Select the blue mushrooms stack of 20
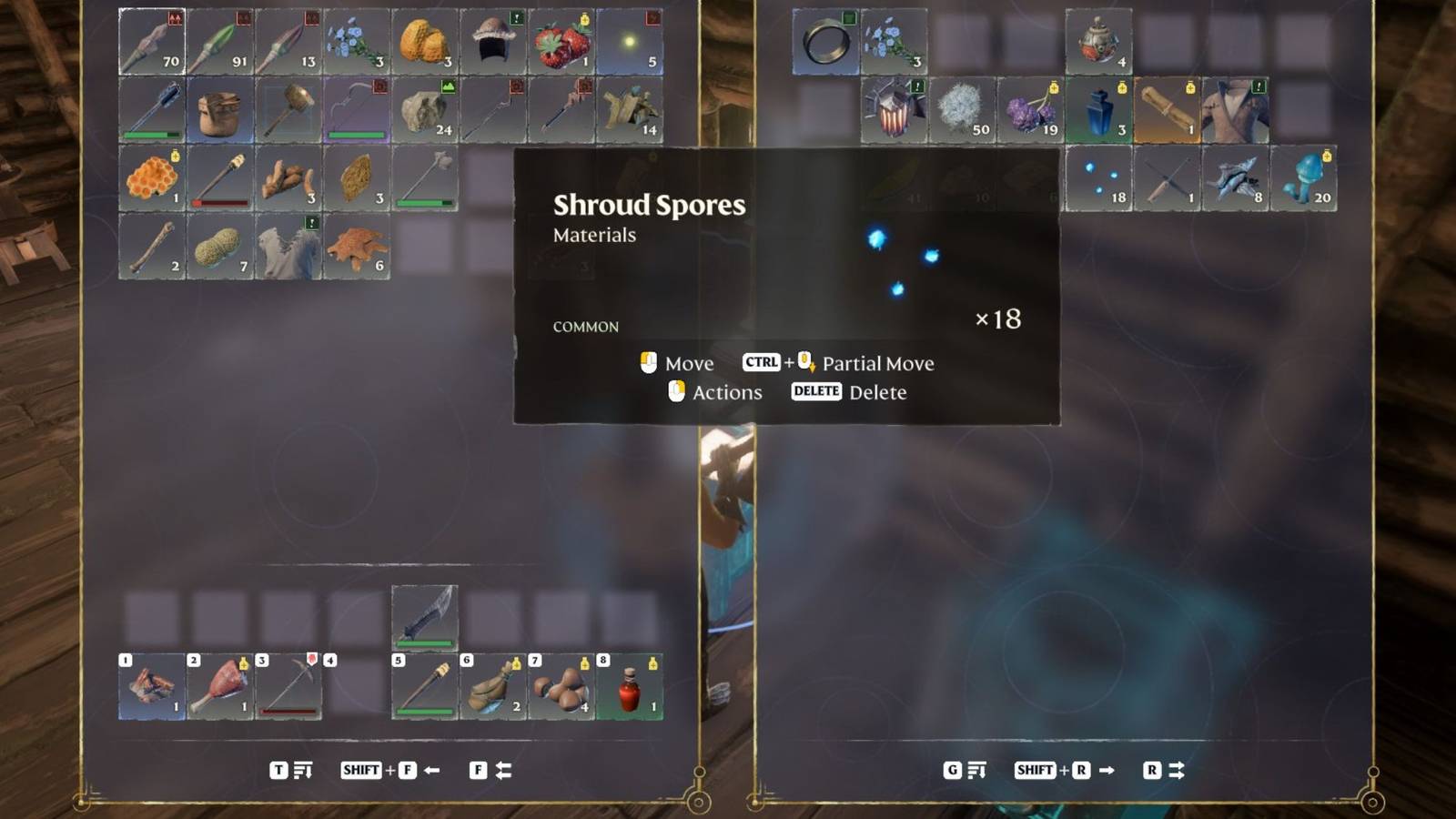The image size is (1456, 819). click(1305, 177)
